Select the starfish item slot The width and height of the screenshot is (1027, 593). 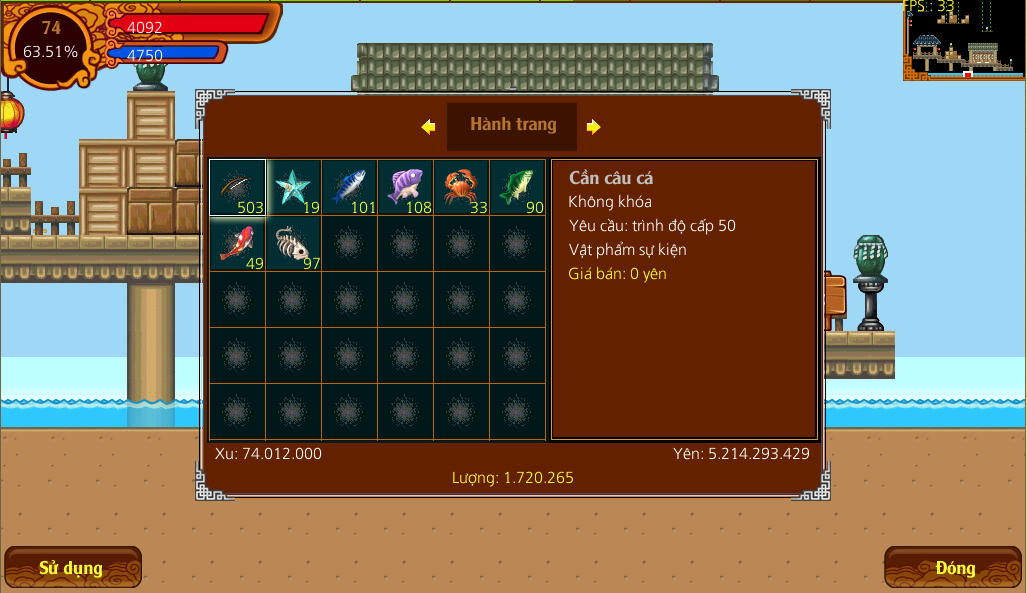click(x=294, y=188)
